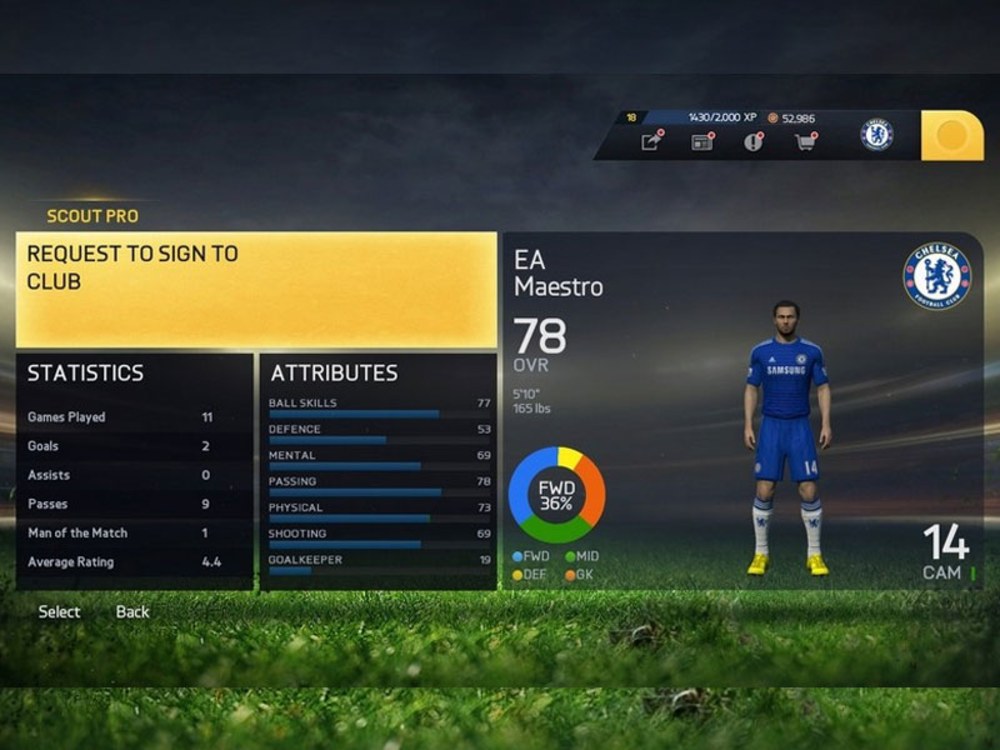Click the yellow profile avatar tile
1000x750 pixels.
(x=951, y=135)
